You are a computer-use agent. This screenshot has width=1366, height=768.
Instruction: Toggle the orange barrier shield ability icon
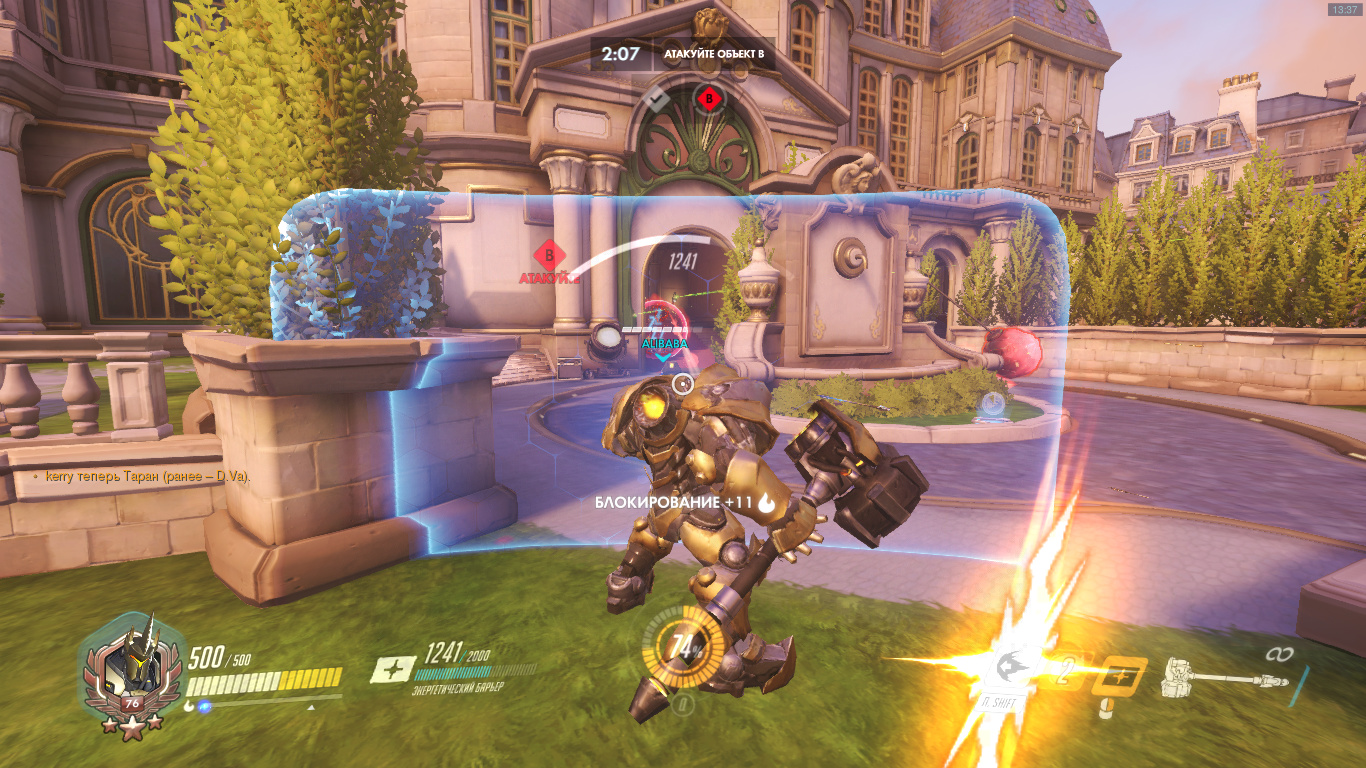pyautogui.click(x=1118, y=676)
